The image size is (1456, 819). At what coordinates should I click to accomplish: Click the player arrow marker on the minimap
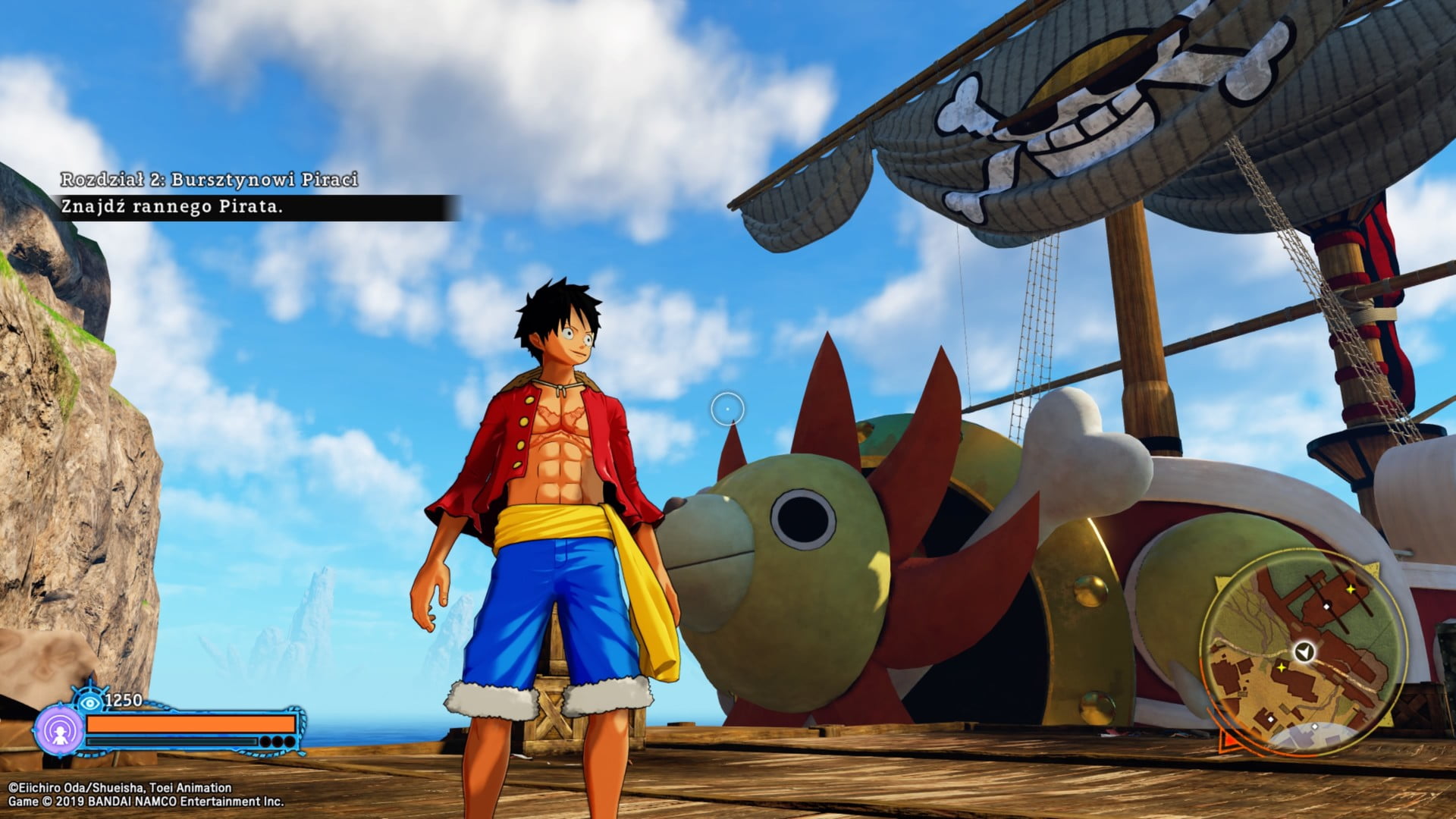(1304, 651)
